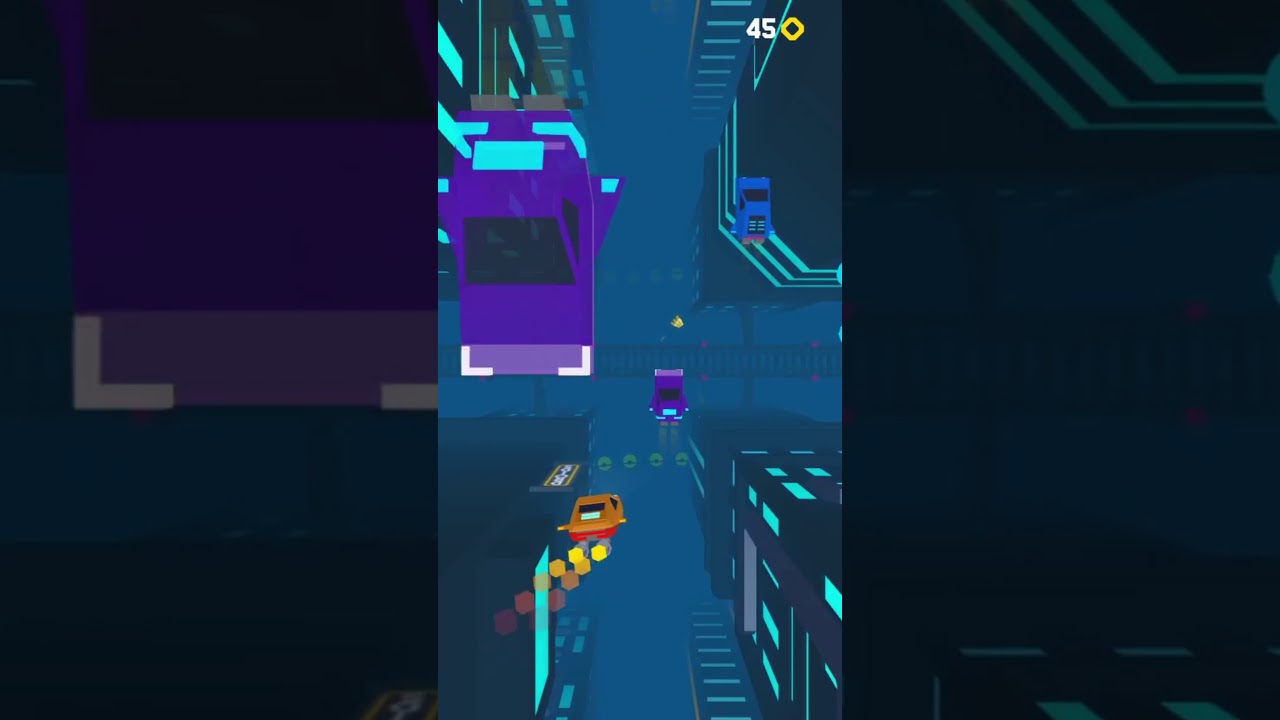Tap the cyan windshield stripe on player car
1280x720 pixels.
click(590, 514)
